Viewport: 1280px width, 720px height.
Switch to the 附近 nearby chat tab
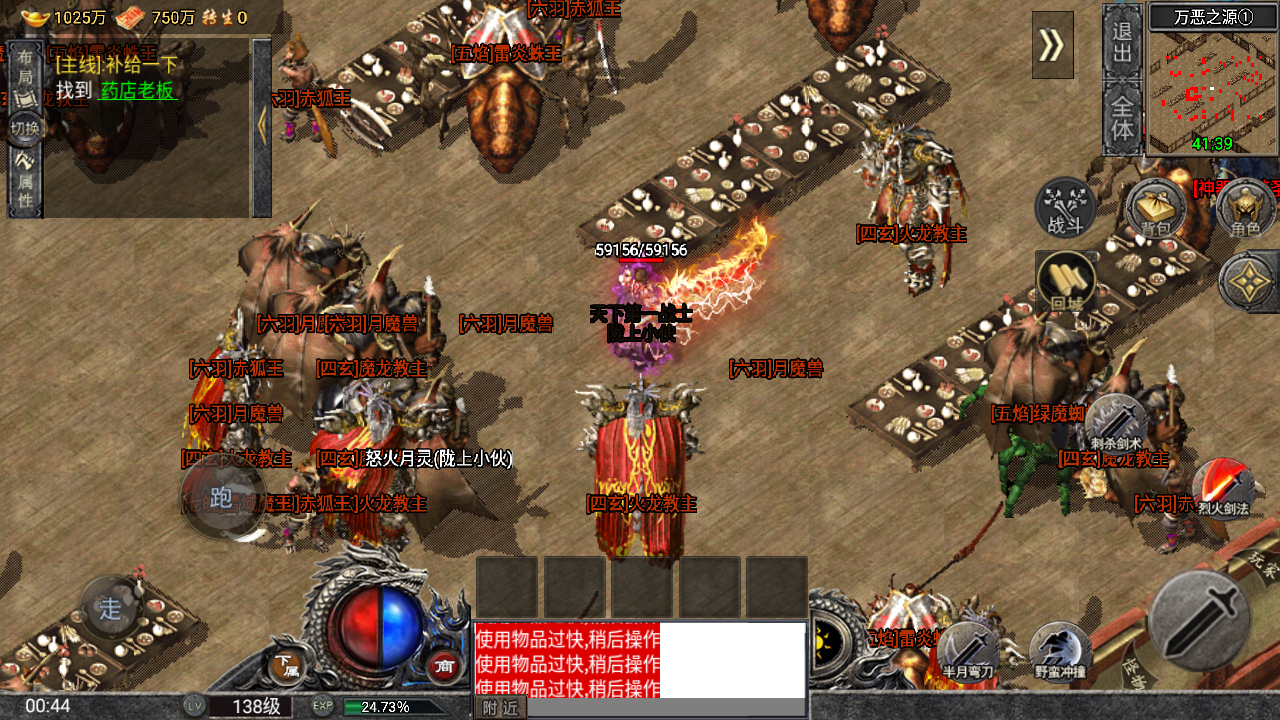[x=499, y=708]
